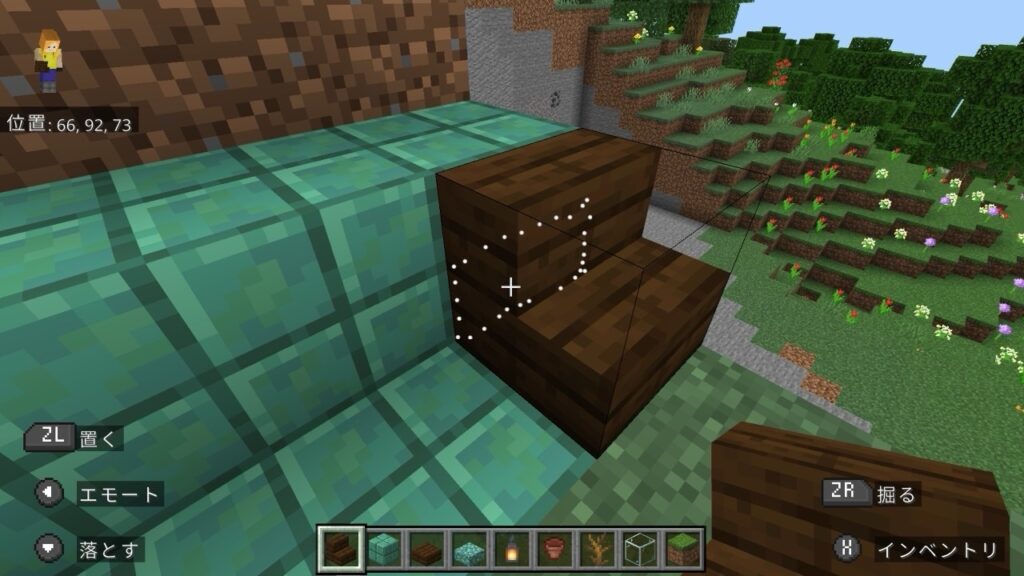Pick the speckled prismarine slab slot

[469, 548]
